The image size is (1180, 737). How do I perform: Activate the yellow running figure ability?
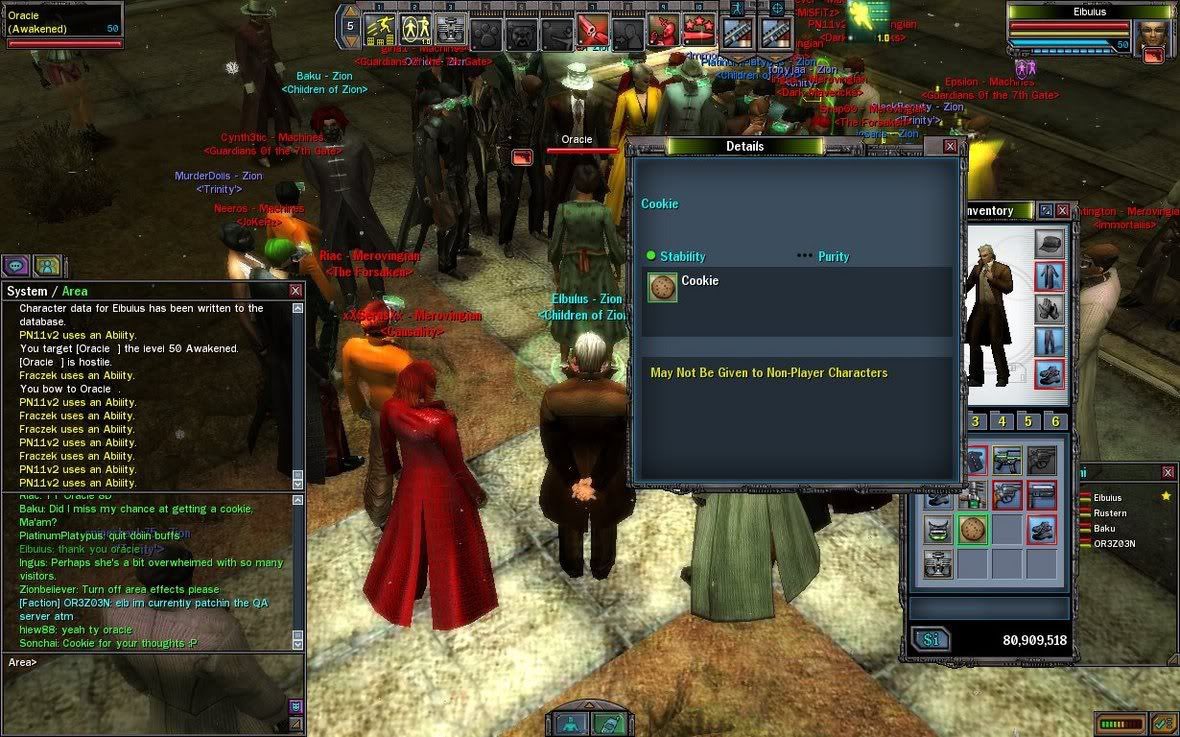coord(380,30)
